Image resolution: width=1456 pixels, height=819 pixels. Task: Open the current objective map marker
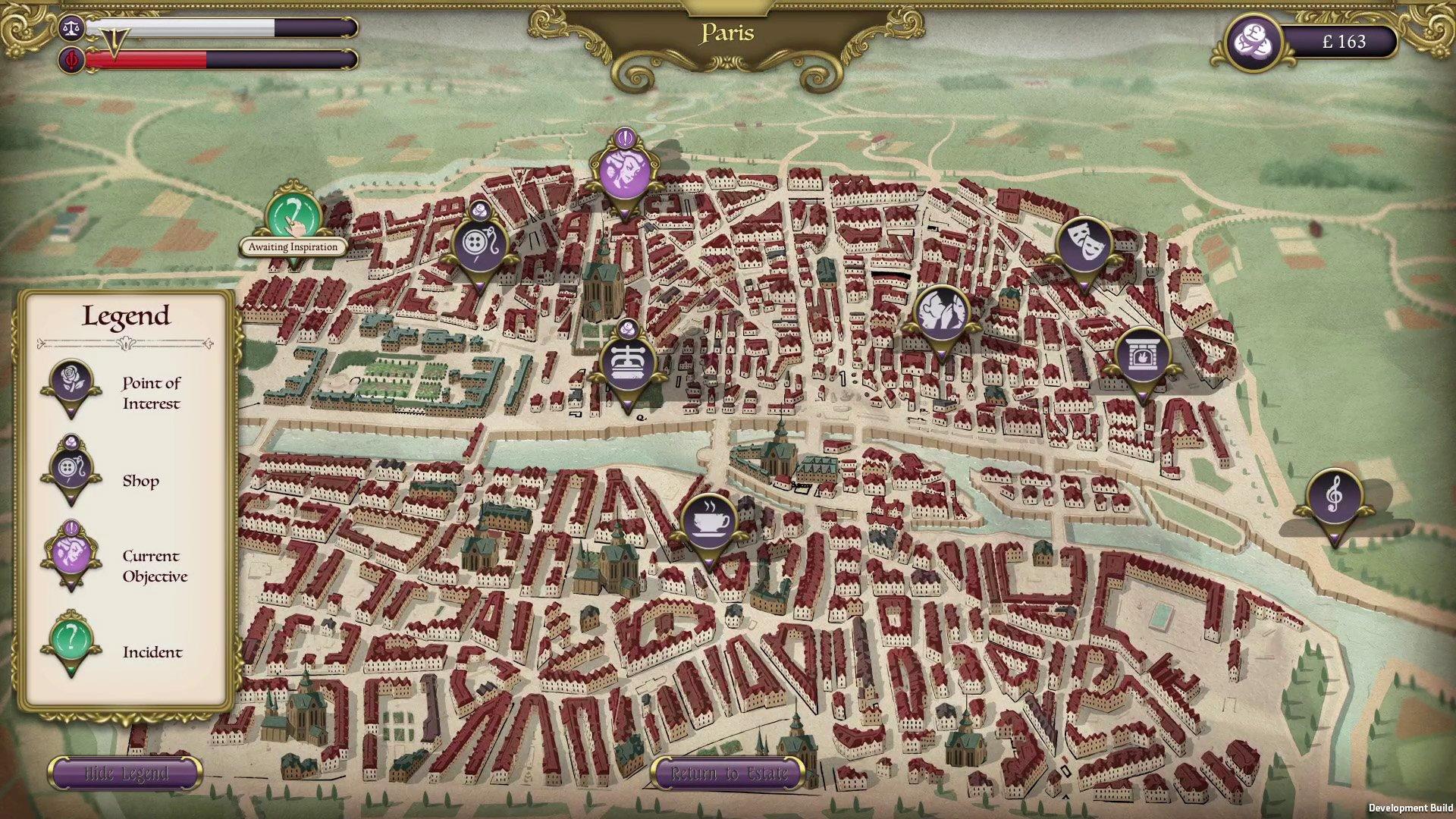(x=624, y=171)
